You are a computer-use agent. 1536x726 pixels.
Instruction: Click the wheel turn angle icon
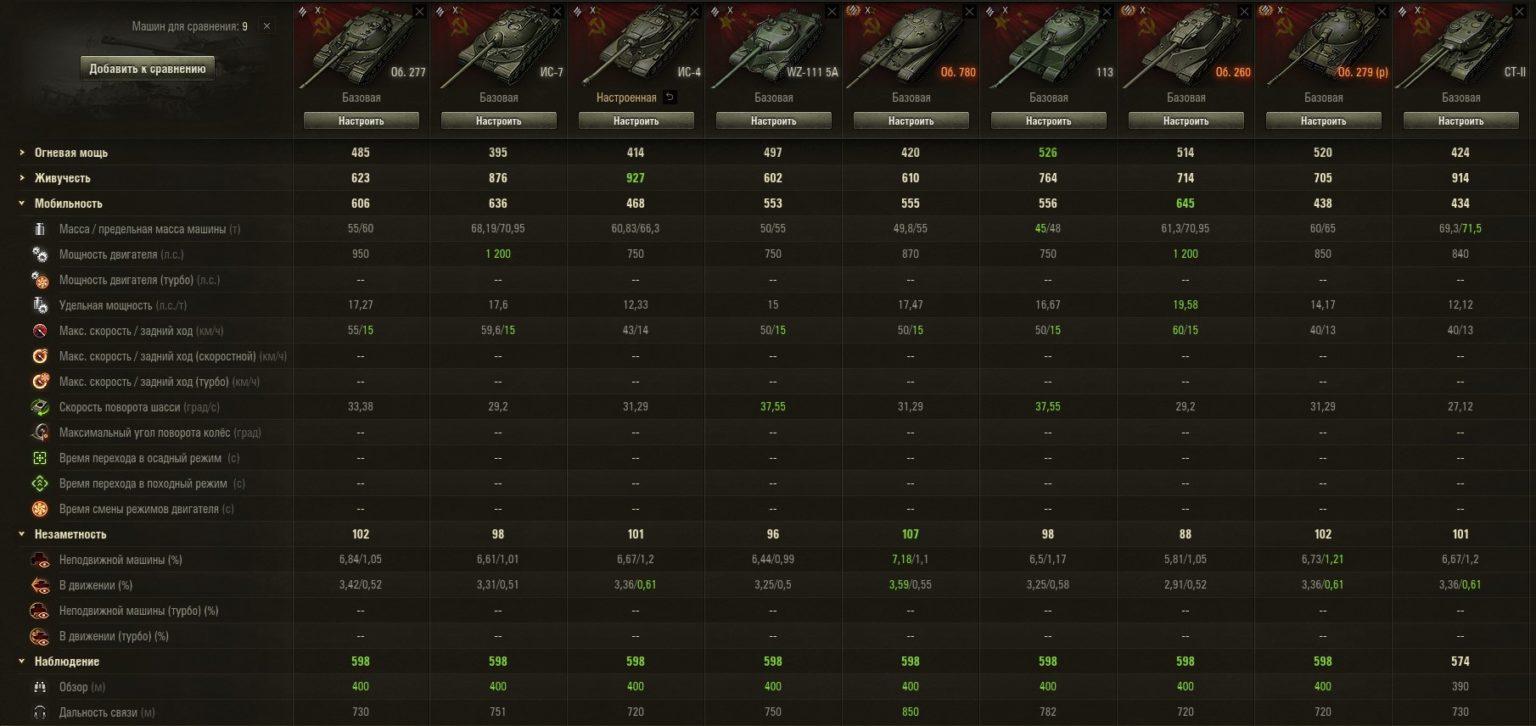coord(40,432)
